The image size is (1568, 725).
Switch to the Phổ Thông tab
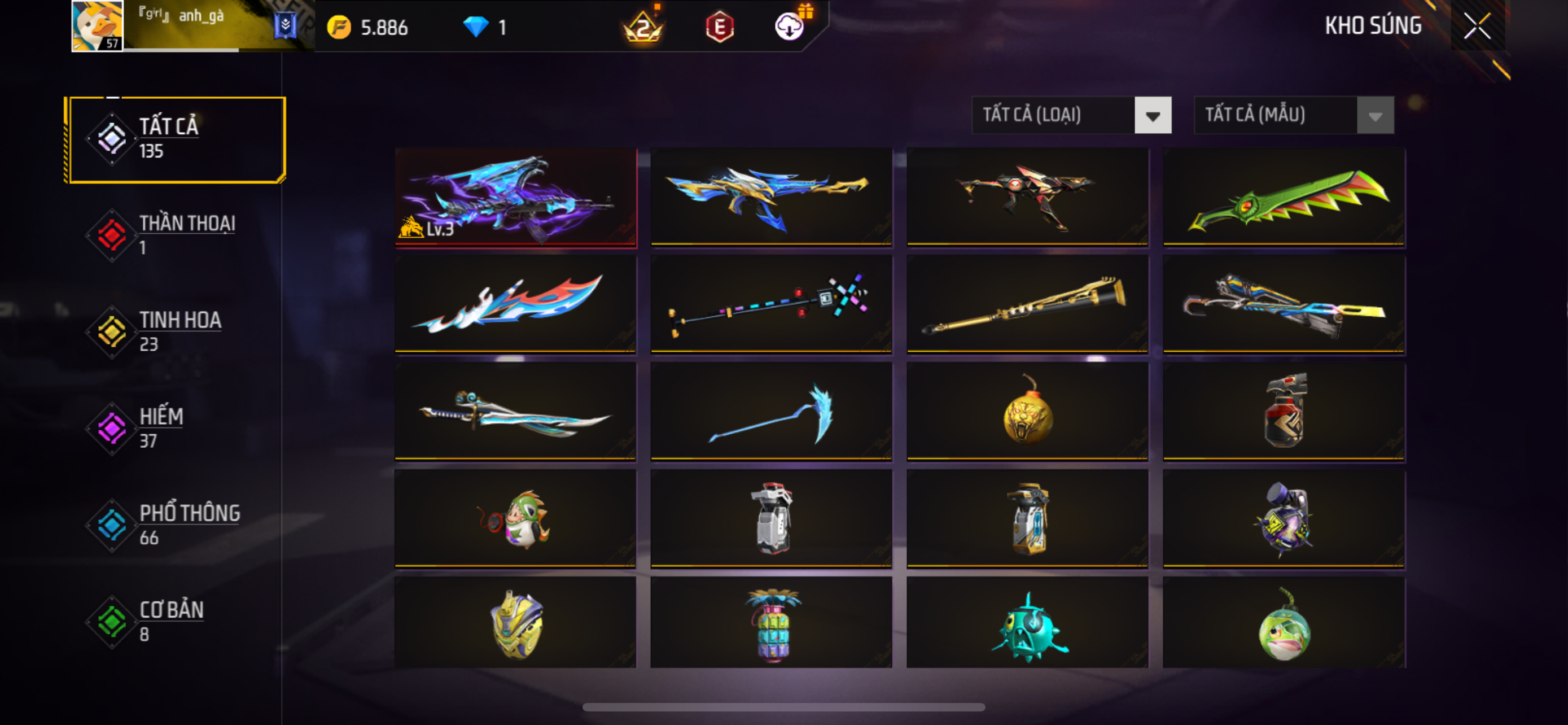tap(176, 525)
